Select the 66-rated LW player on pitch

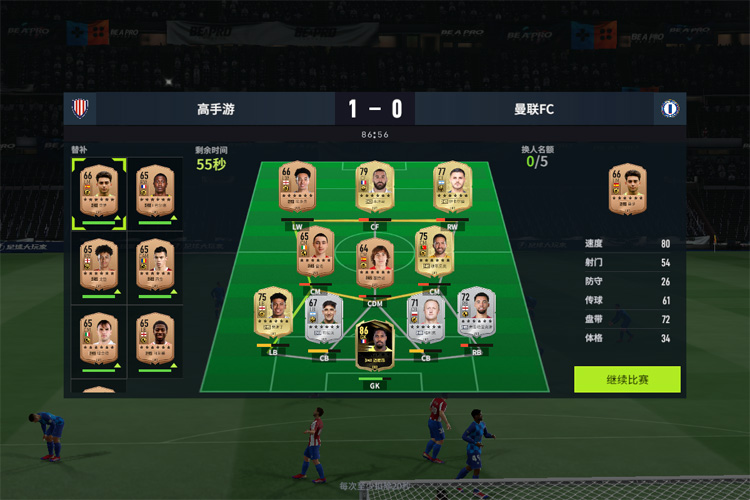pos(297,188)
